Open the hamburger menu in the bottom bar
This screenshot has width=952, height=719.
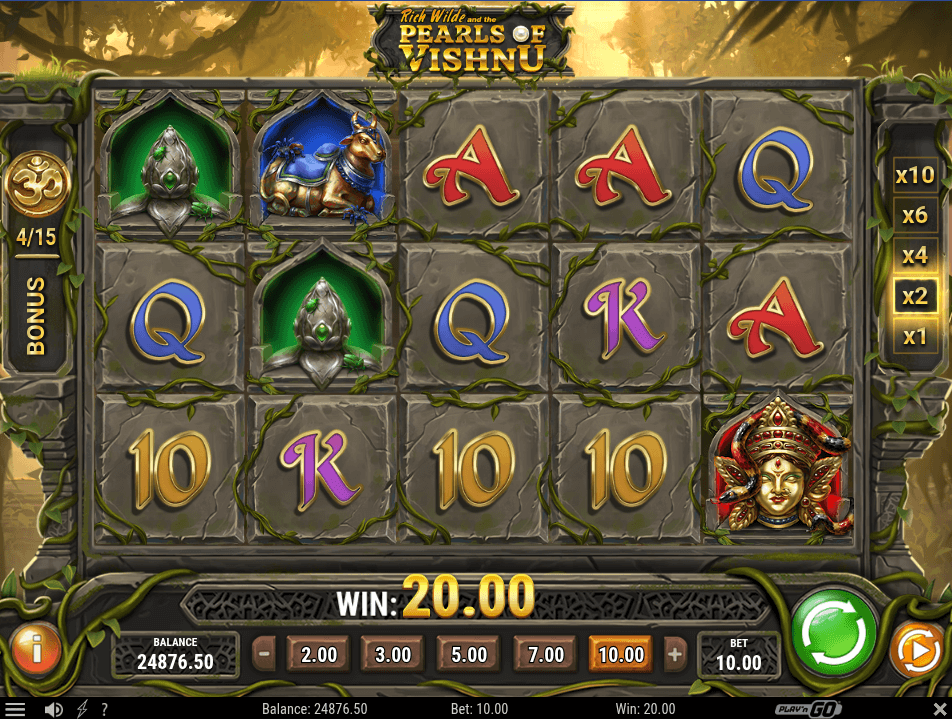coord(15,709)
